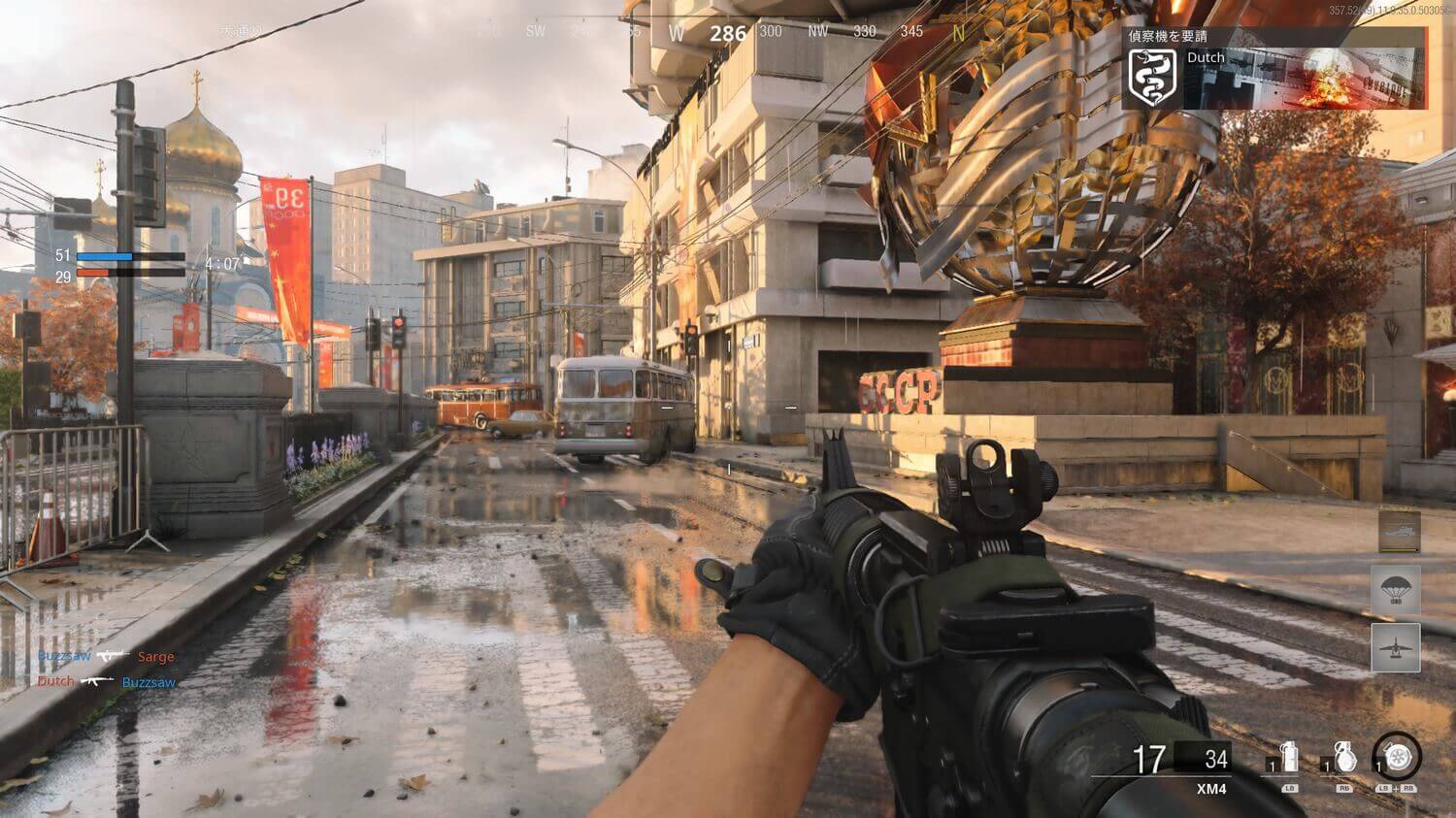The image size is (1456, 818).
Task: Click the Buzzsaw–Sarge kill feed entry
Action: tap(106, 657)
